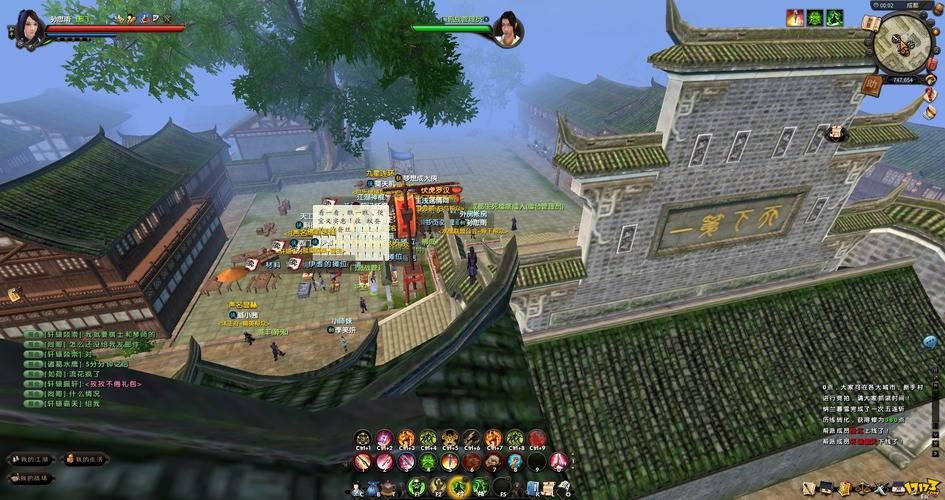Open the small notification icon on the wall
Image resolution: width=945 pixels, height=500 pixels.
(x=15, y=294)
